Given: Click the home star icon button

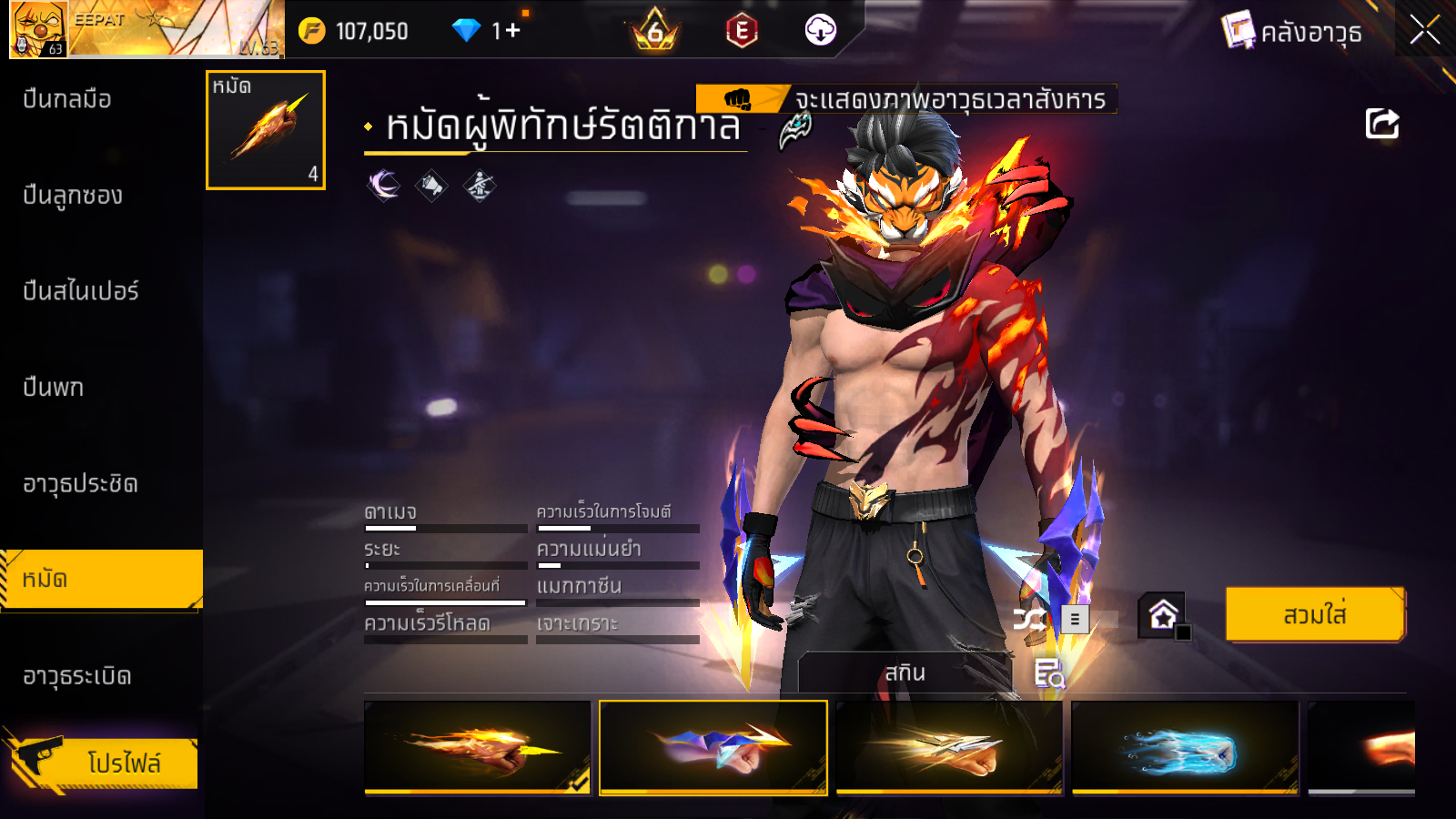Looking at the screenshot, I should (x=1162, y=616).
